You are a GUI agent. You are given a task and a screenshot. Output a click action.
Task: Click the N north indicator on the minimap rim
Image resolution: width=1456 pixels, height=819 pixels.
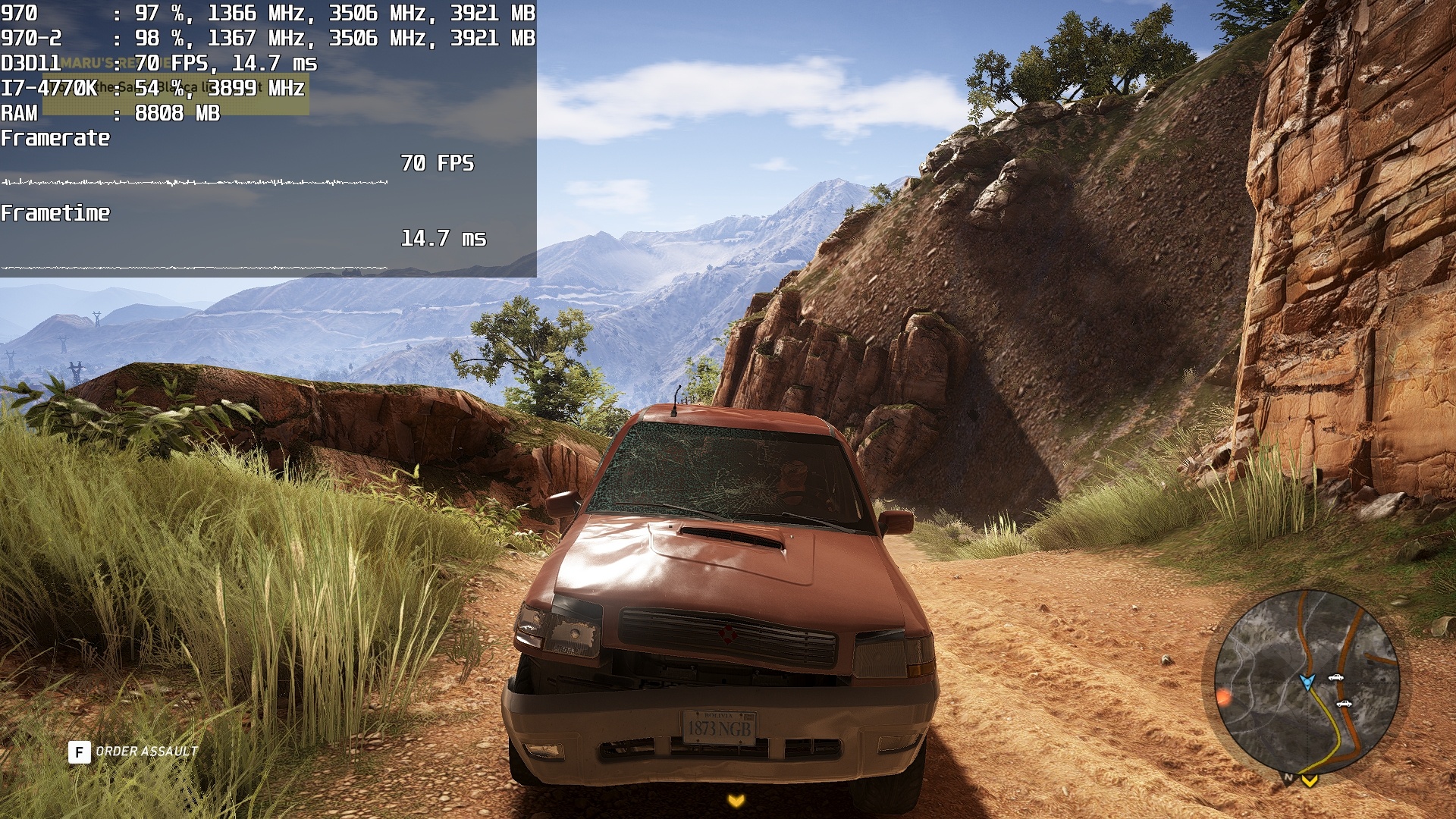1288,777
